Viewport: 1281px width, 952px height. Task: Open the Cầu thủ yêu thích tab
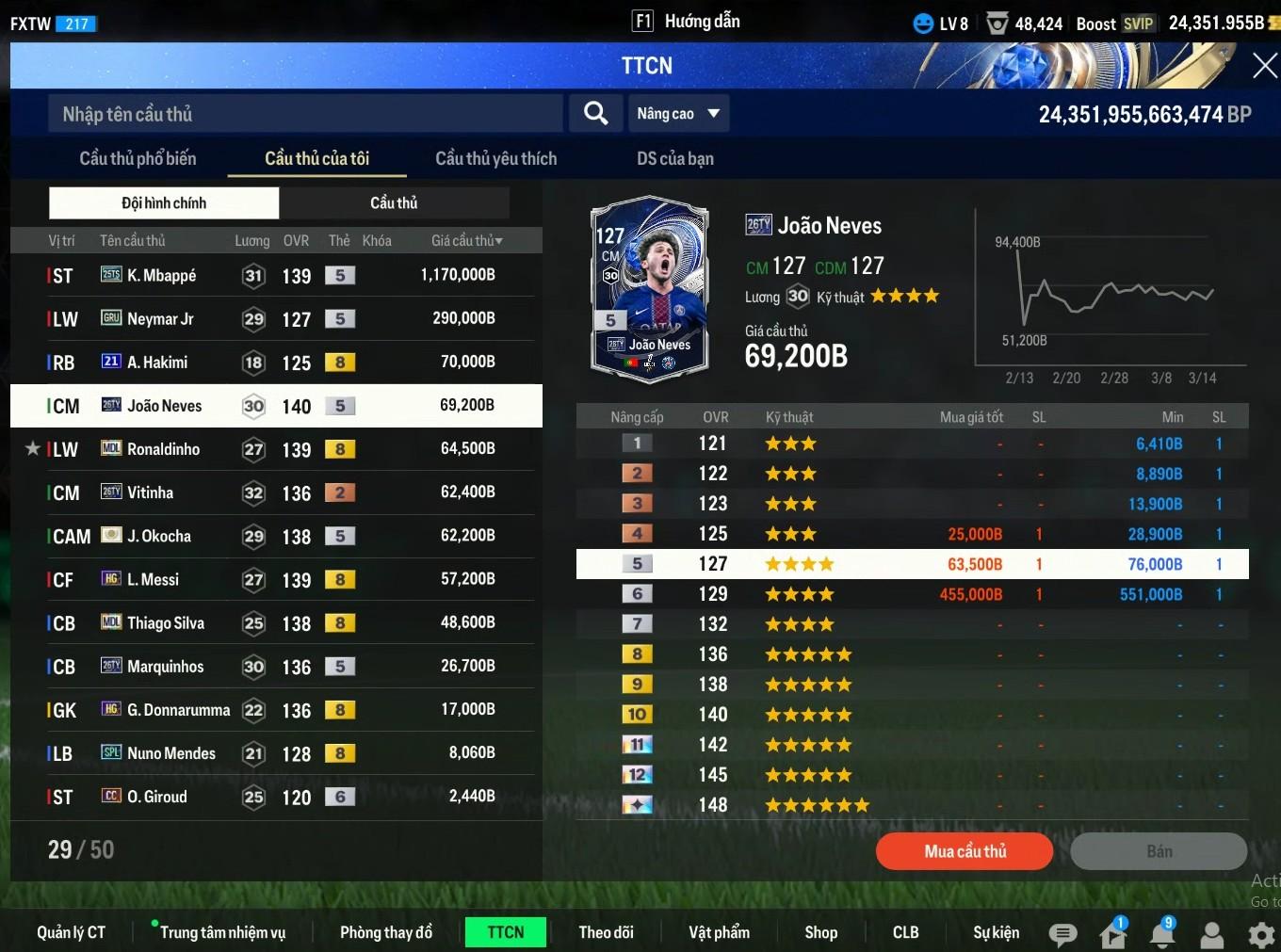coord(495,158)
